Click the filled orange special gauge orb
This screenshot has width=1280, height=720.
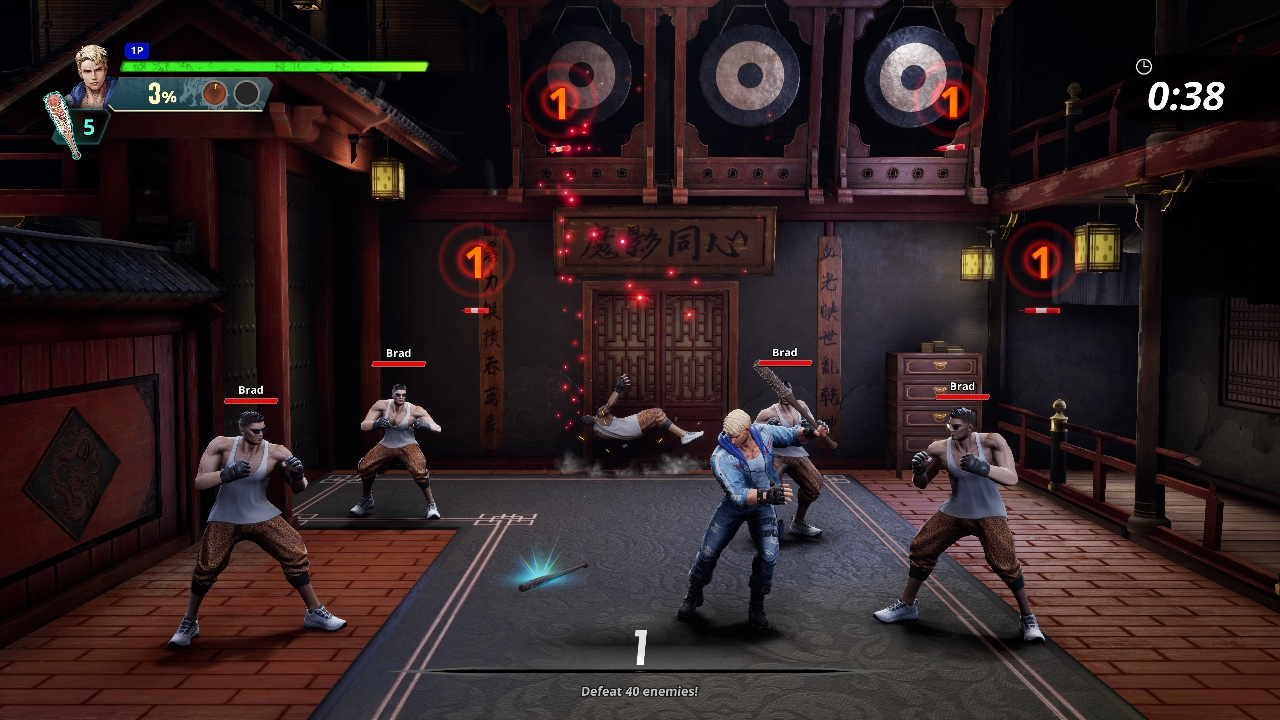point(215,94)
